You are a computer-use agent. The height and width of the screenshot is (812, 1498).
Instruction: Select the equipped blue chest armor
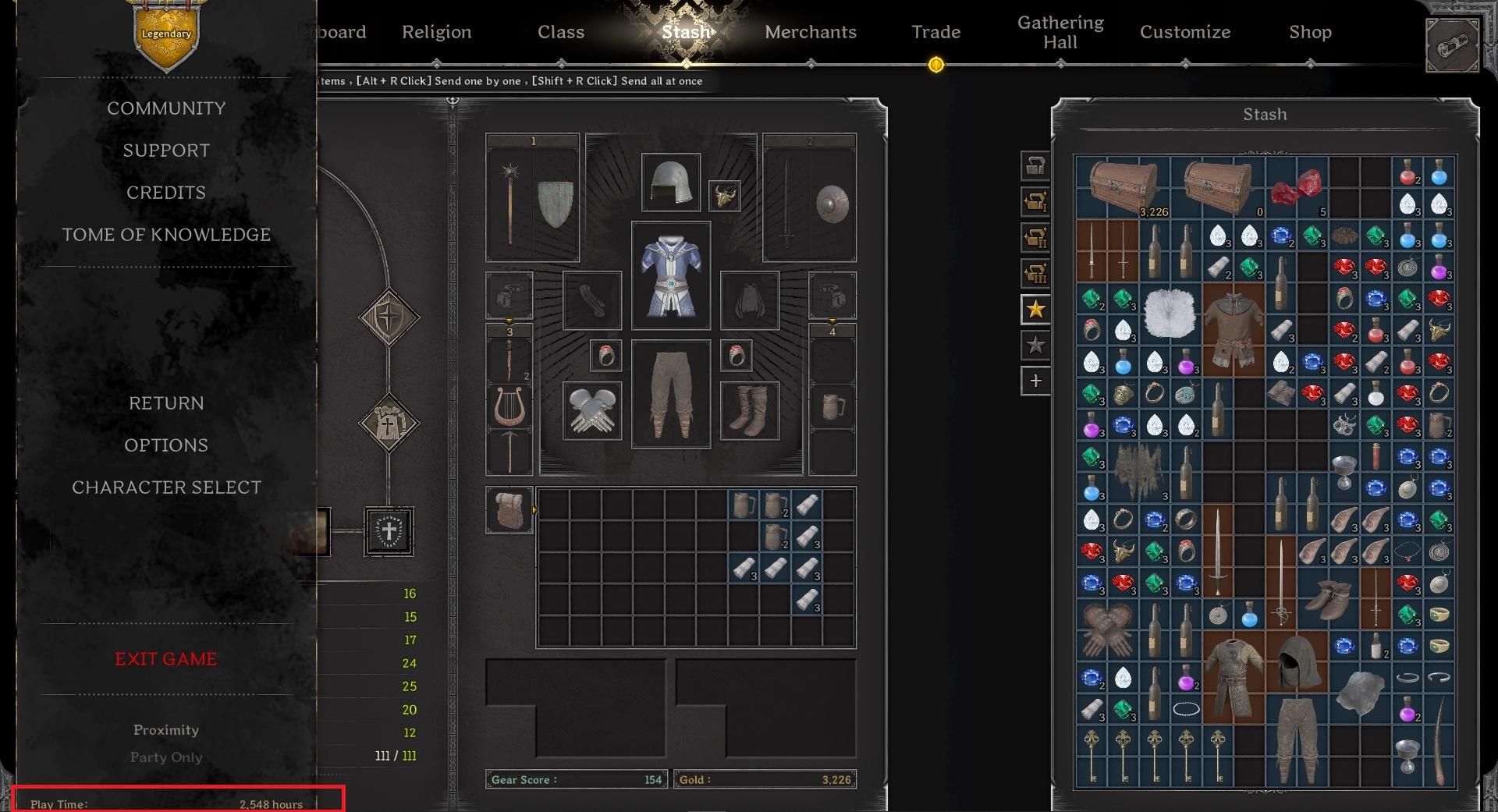pyautogui.click(x=670, y=275)
